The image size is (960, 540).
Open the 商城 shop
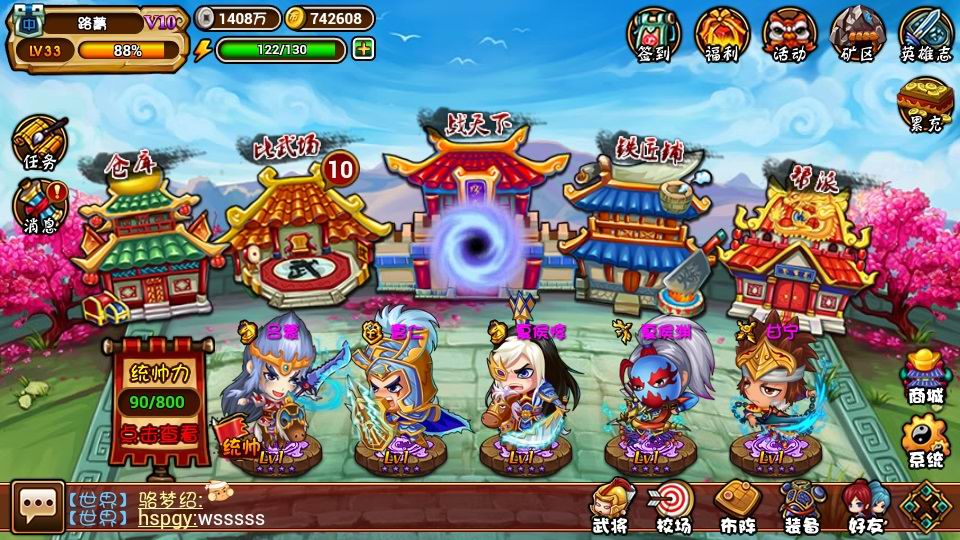pyautogui.click(x=924, y=378)
